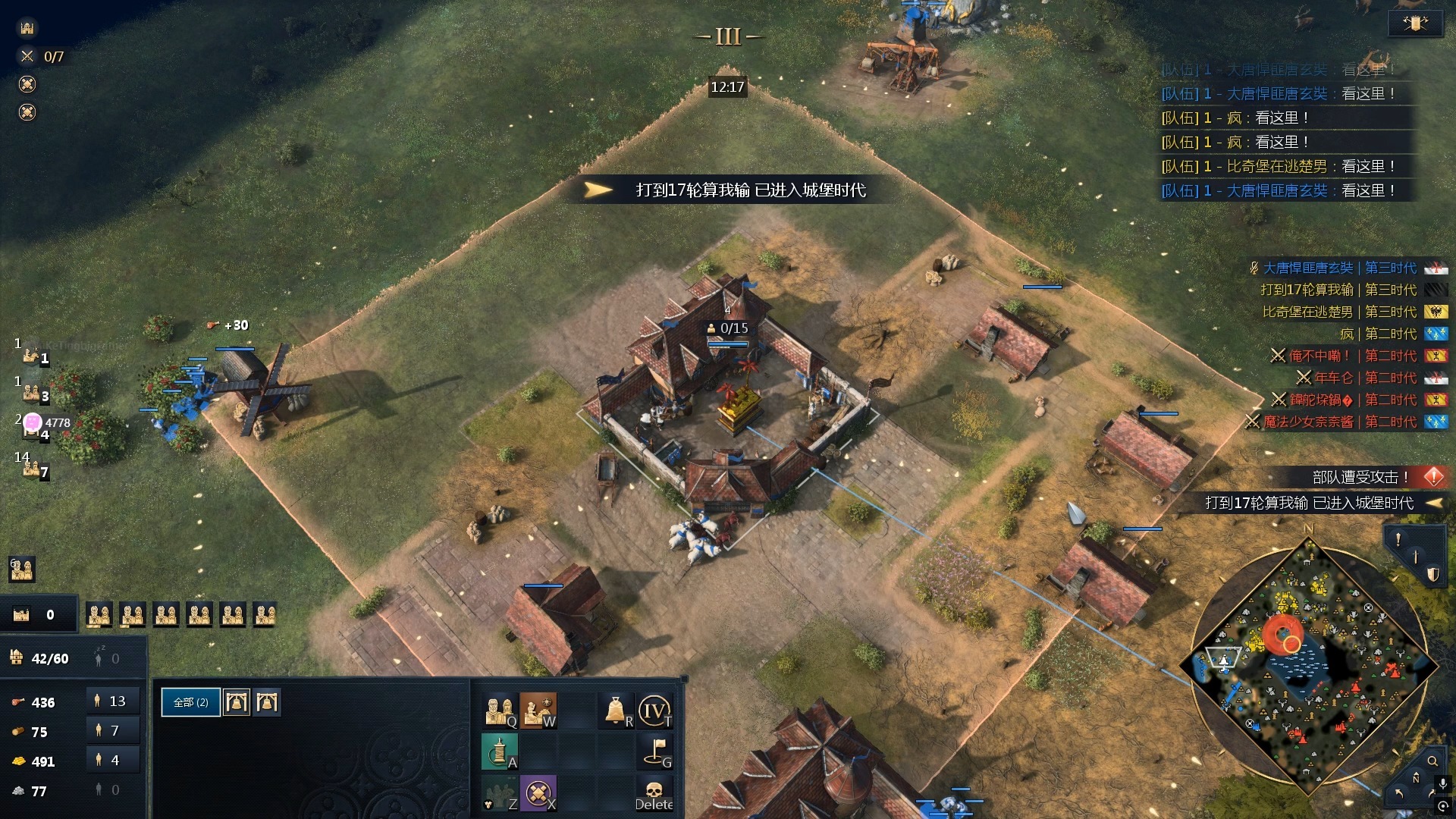1456x819 pixels.
Task: Train the scout unit with hotkey W
Action: (538, 711)
